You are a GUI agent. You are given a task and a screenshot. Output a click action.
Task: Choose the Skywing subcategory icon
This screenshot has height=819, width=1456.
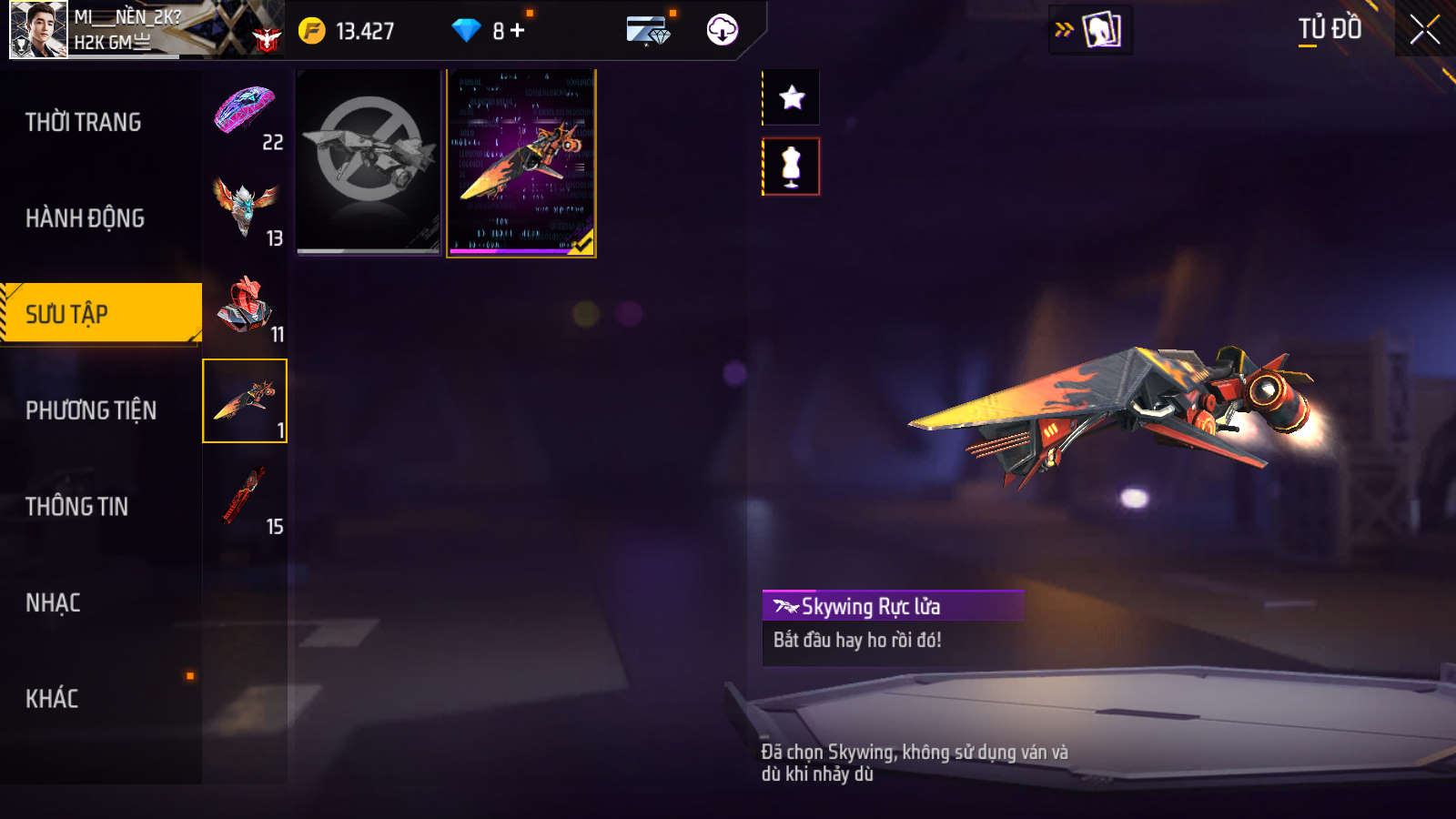(245, 401)
